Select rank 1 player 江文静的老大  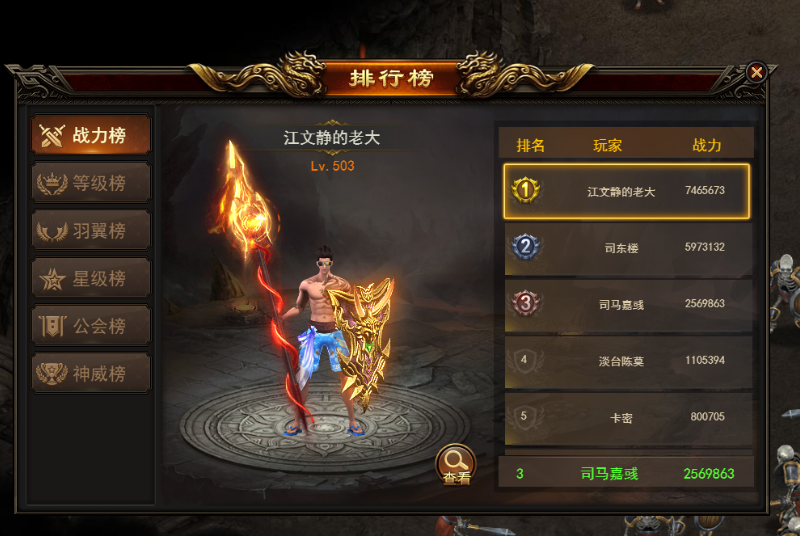tap(626, 191)
